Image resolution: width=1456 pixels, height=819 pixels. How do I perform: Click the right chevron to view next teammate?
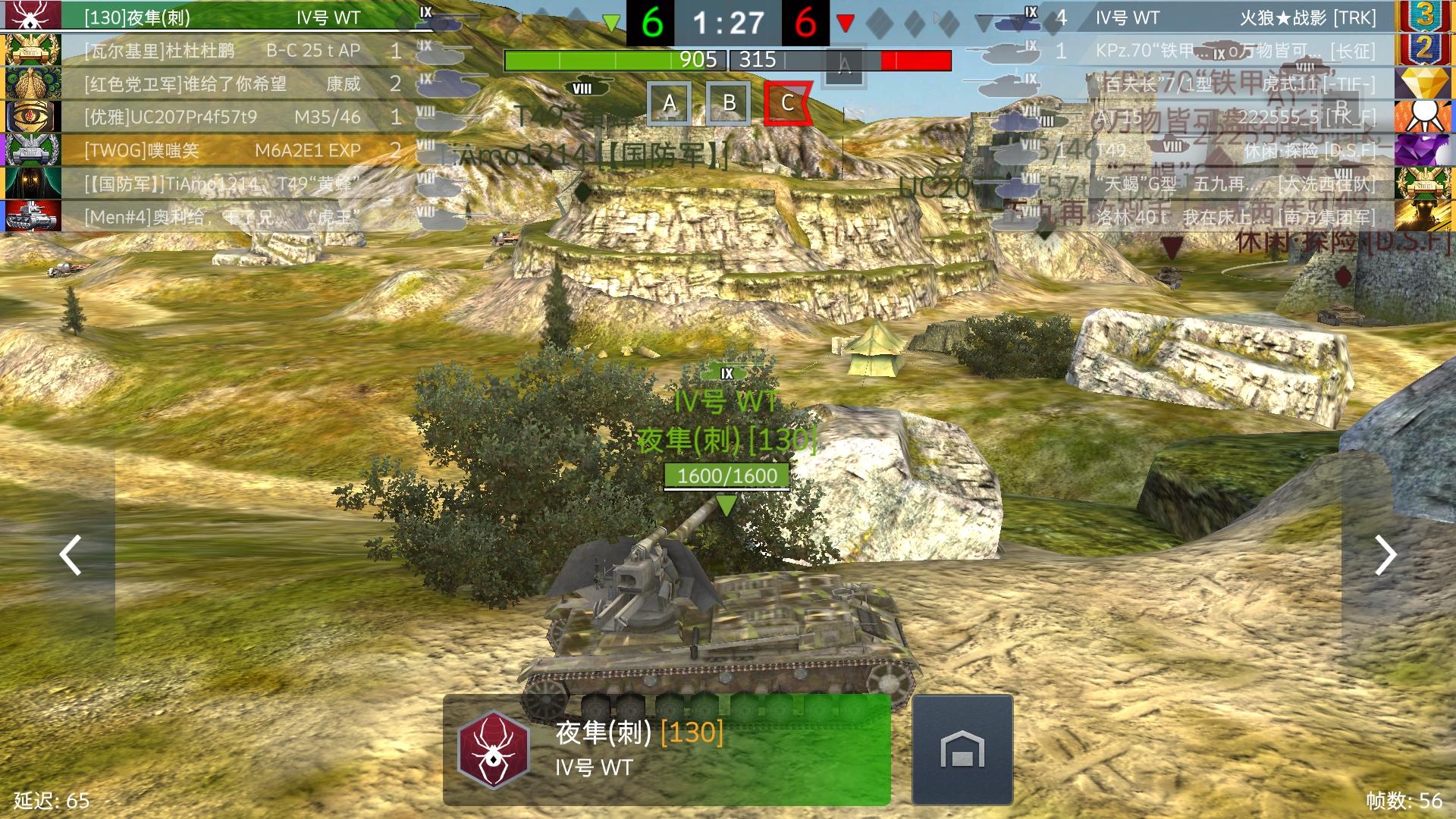(1385, 556)
